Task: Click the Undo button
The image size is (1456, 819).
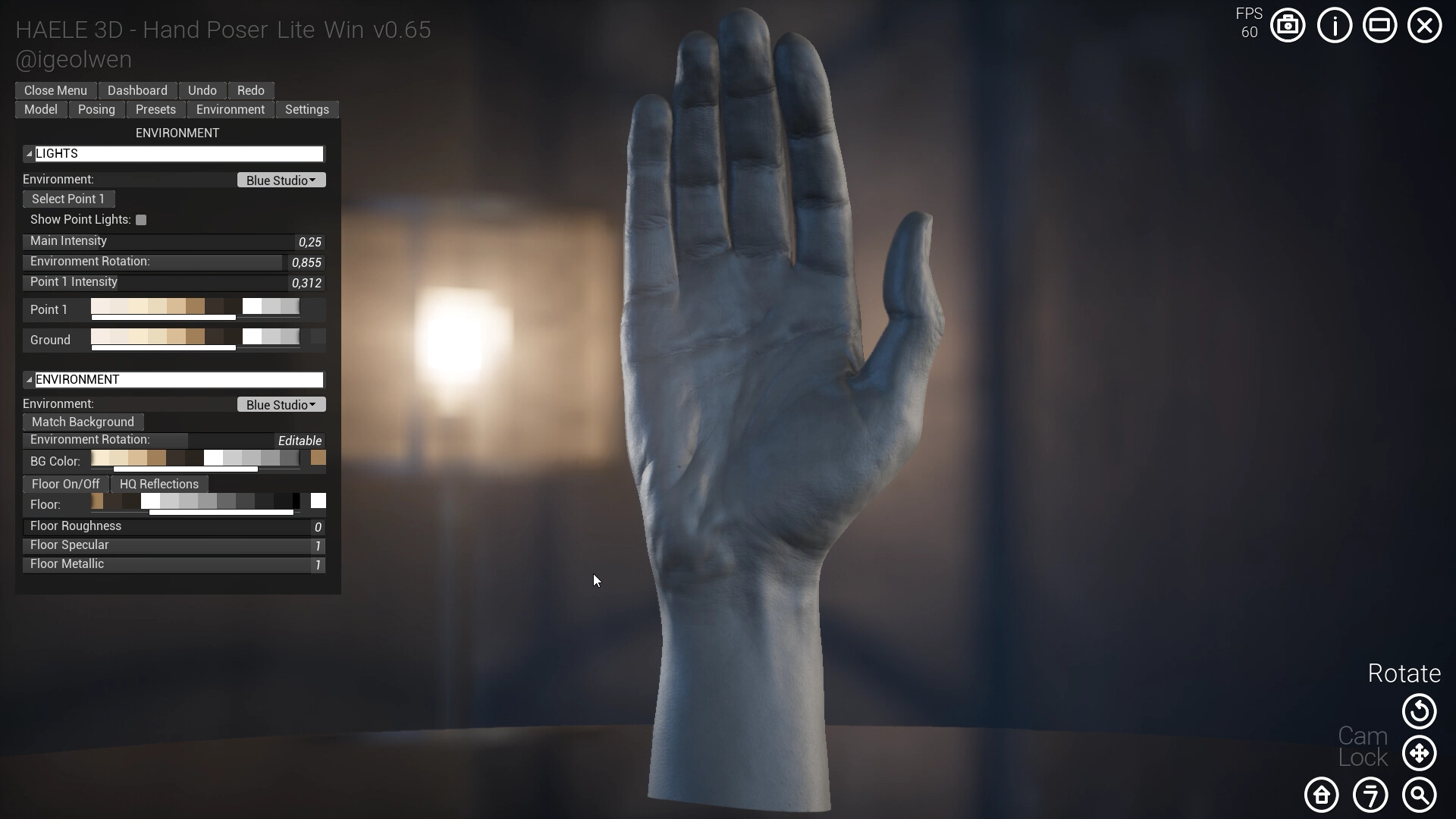Action: [202, 90]
